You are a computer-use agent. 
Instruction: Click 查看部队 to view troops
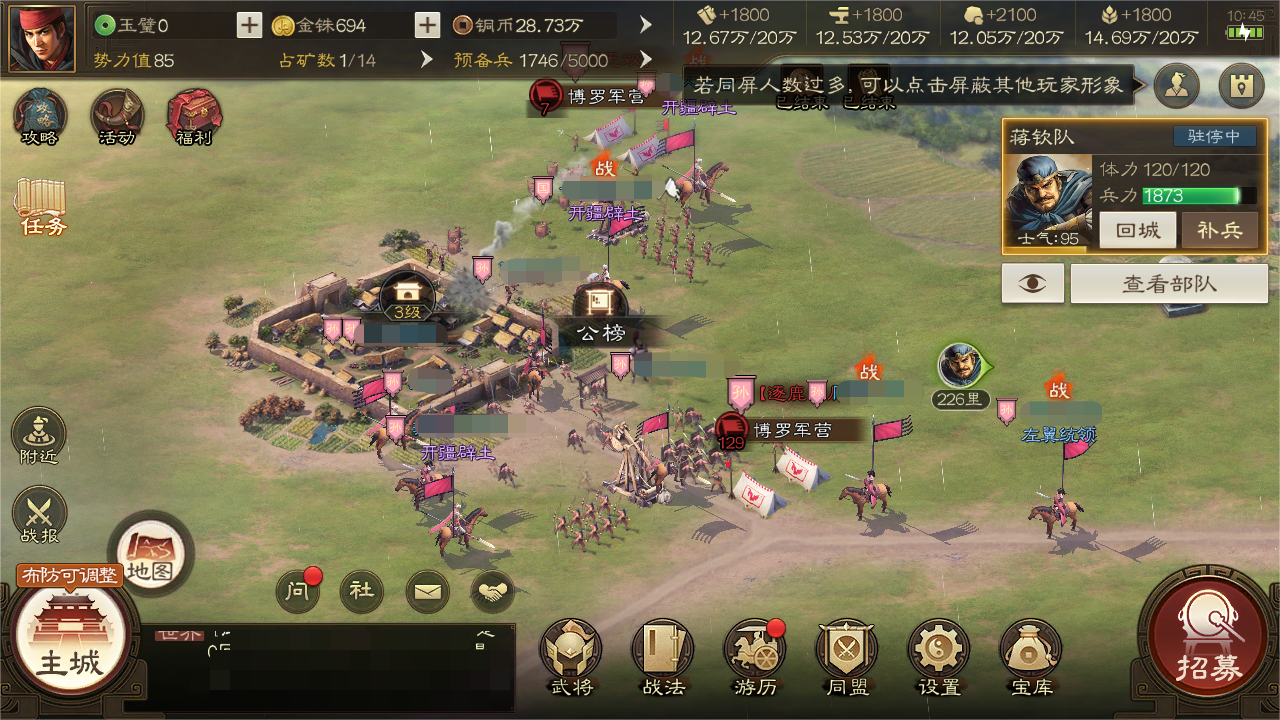point(1169,284)
